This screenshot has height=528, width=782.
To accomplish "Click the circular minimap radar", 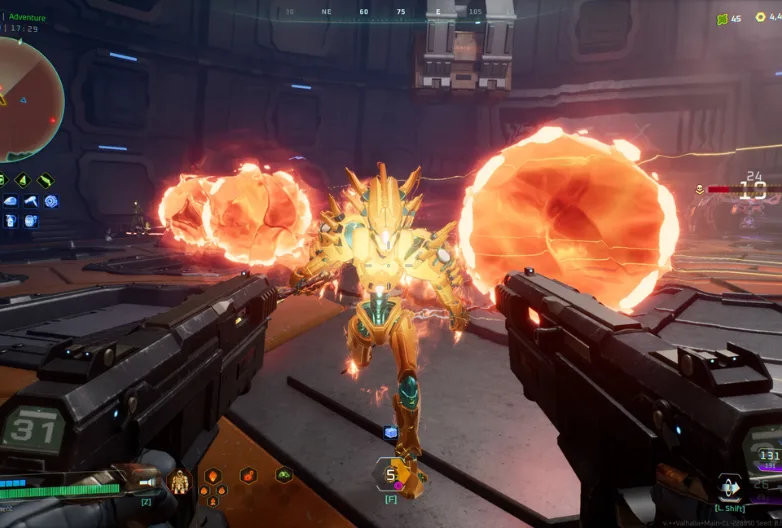I will [26, 98].
